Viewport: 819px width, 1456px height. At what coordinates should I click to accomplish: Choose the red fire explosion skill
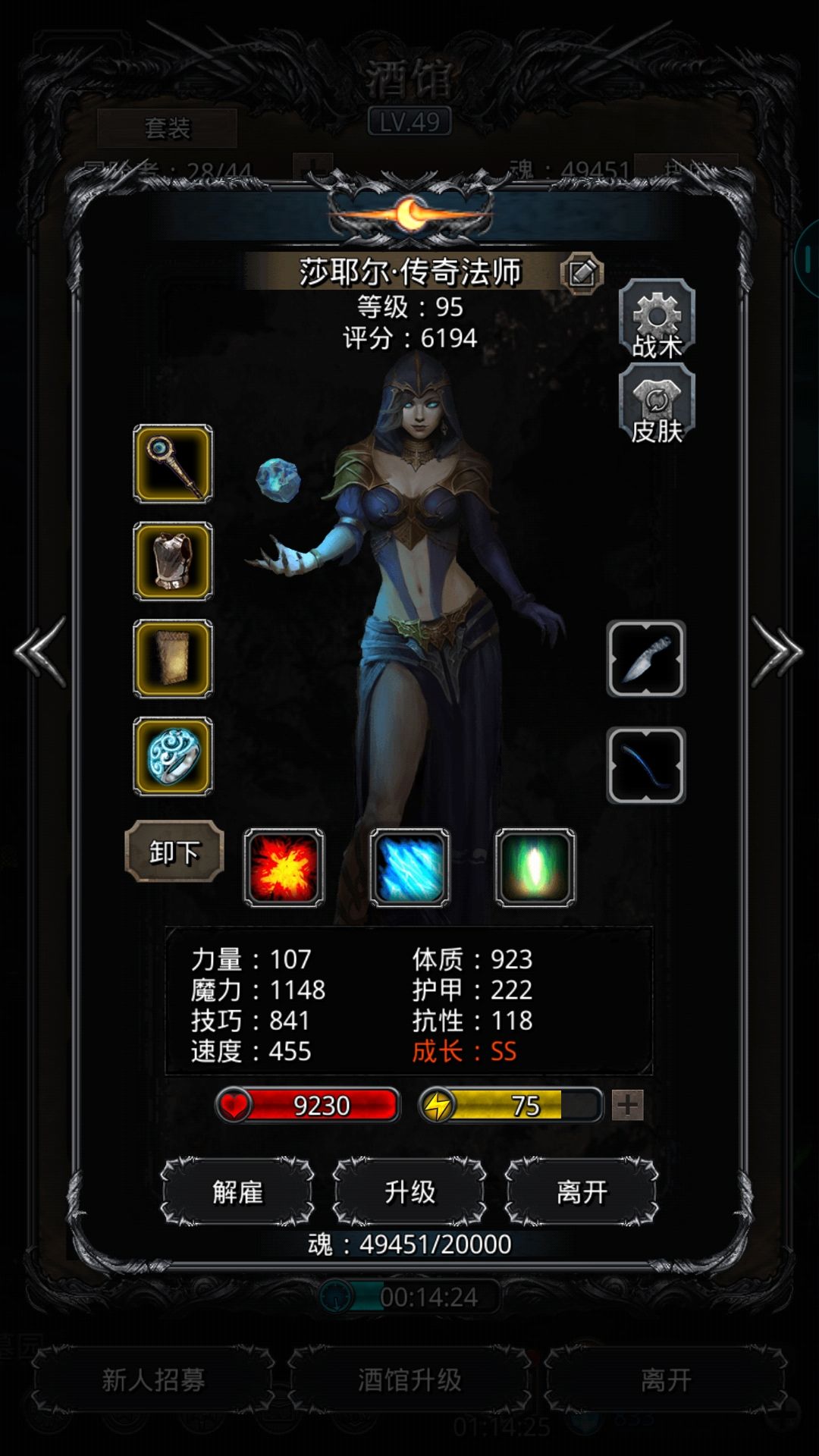coord(284,868)
